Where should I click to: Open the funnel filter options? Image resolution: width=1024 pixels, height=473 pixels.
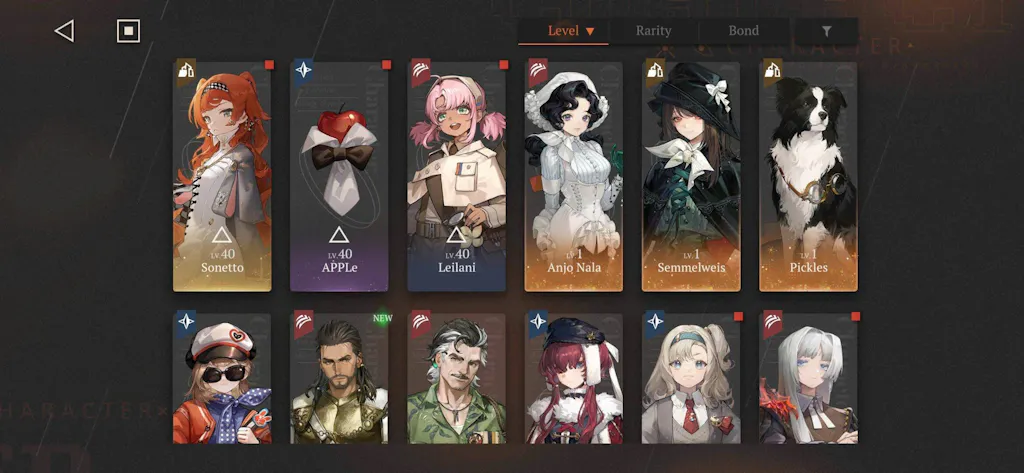[x=826, y=31]
